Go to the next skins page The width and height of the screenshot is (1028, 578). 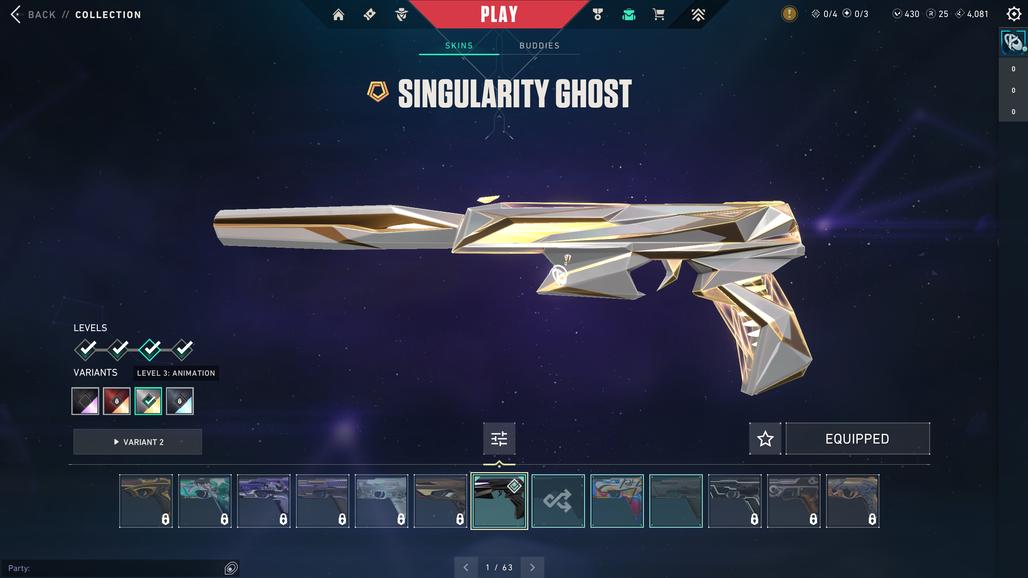point(532,567)
